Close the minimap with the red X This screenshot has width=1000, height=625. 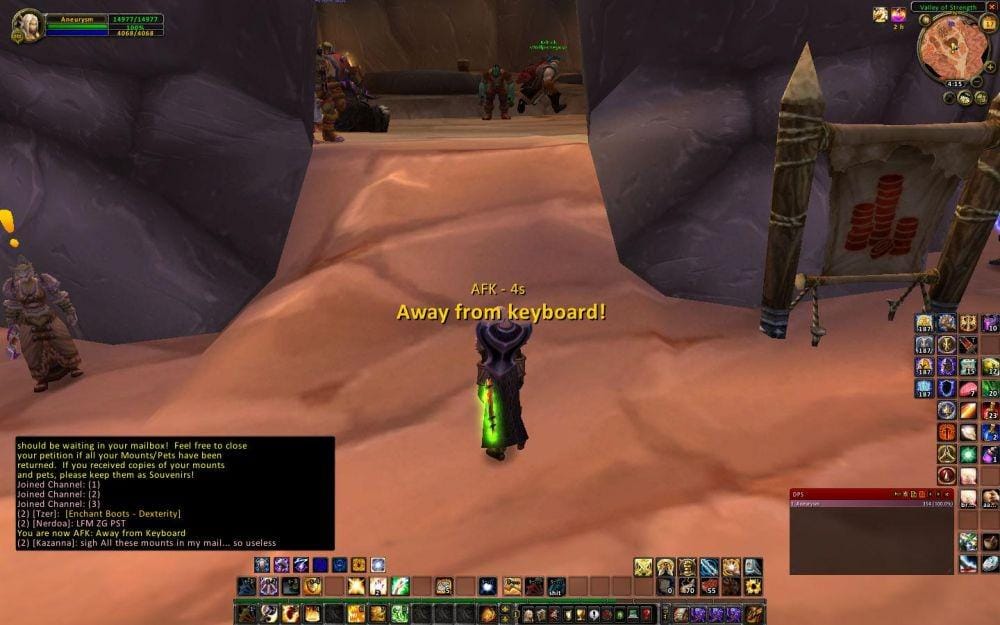pyautogui.click(x=992, y=7)
